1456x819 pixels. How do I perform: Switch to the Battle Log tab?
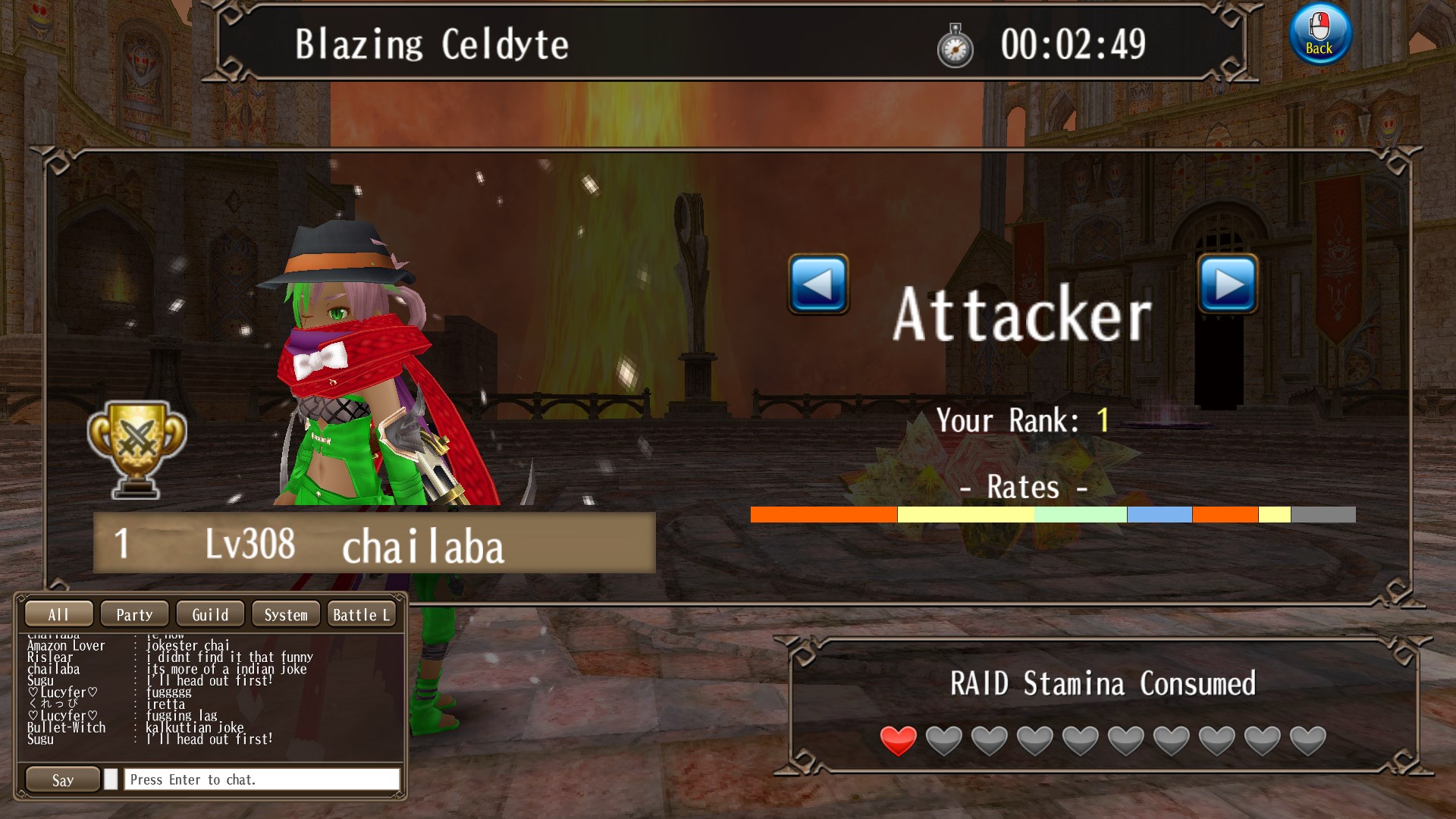(x=362, y=614)
